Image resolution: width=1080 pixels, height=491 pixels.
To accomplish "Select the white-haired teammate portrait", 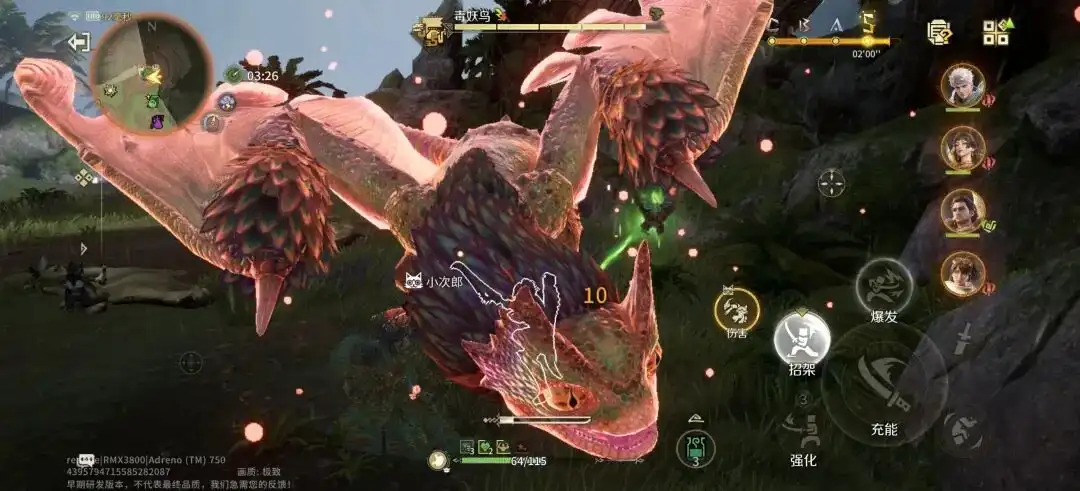I will 962,85.
